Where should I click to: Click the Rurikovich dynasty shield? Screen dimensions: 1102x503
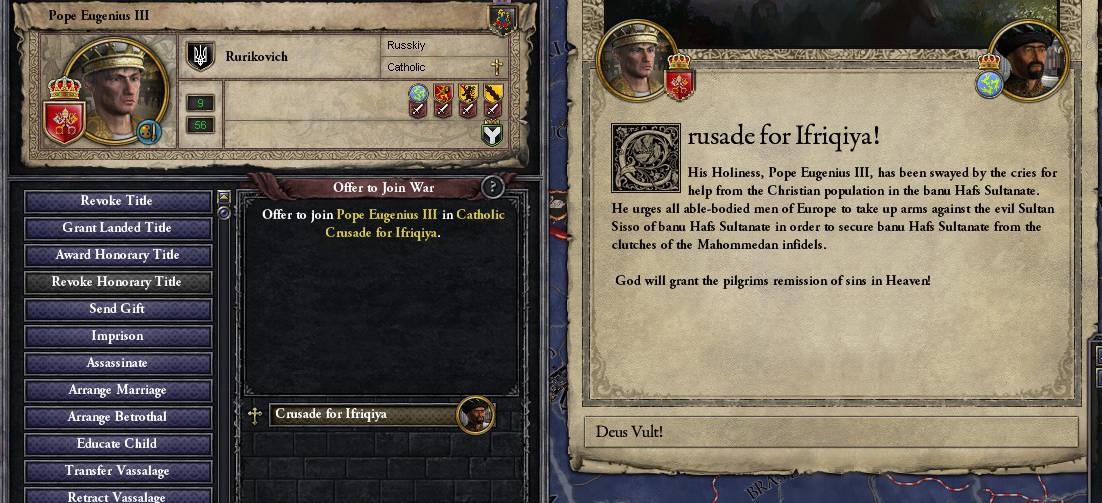click(x=201, y=56)
